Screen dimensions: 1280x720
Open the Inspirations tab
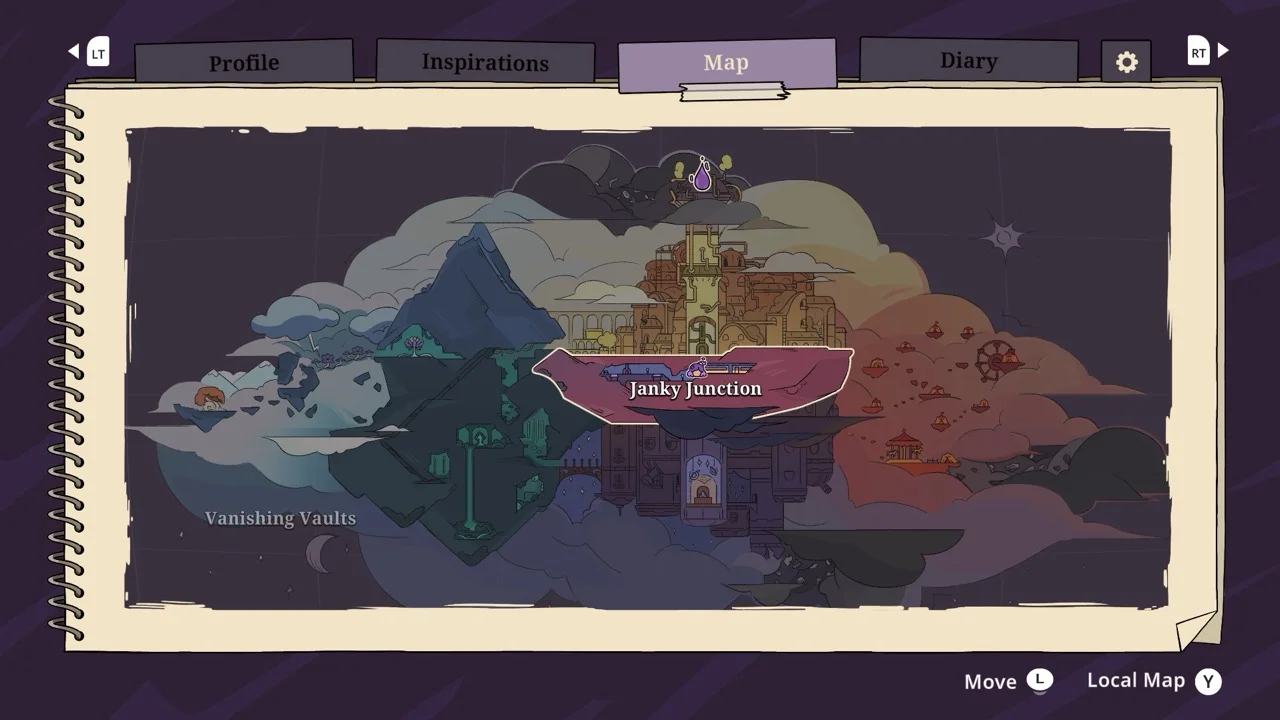tap(485, 62)
